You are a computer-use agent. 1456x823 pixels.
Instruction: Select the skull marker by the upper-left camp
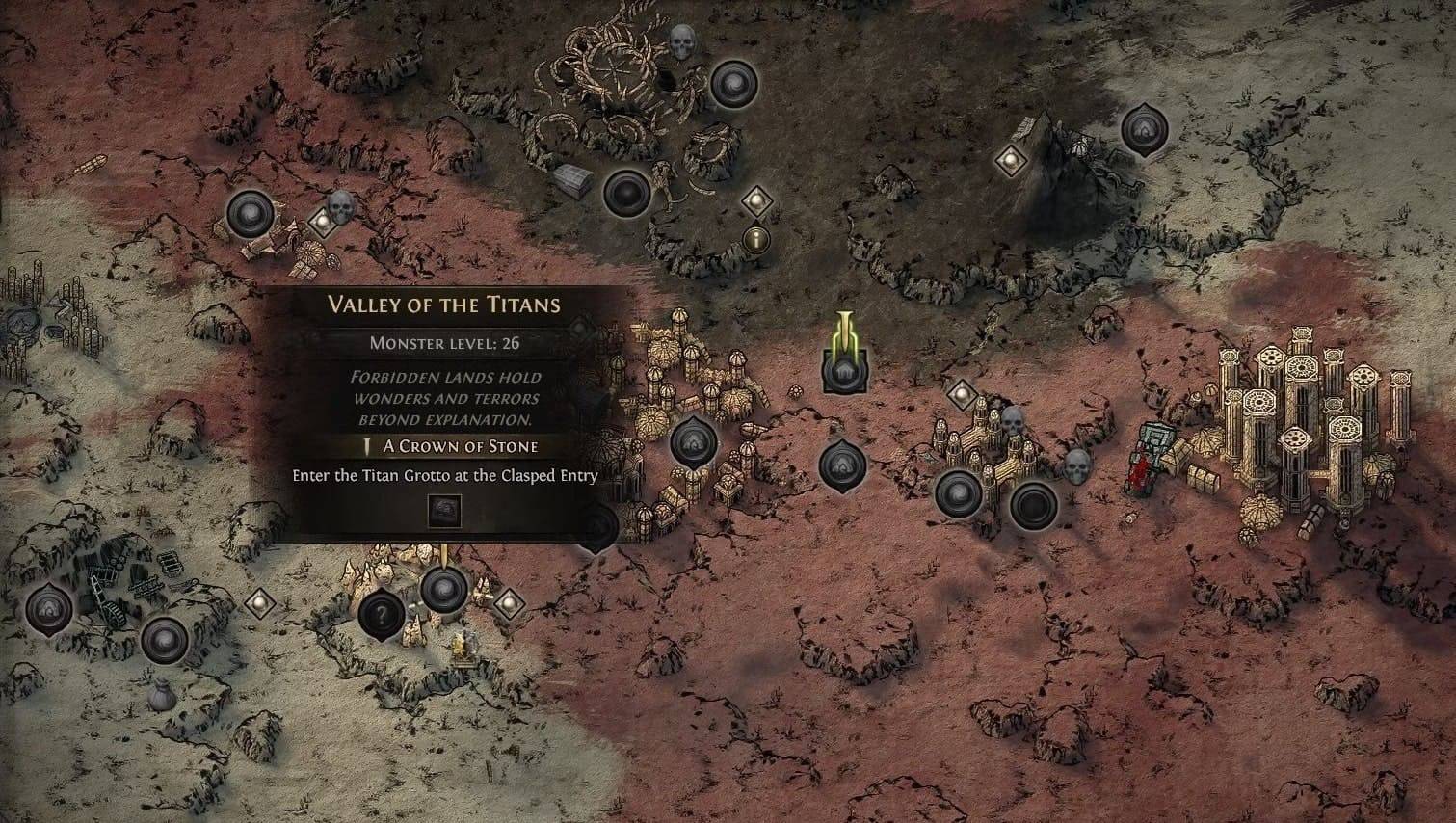[x=342, y=206]
